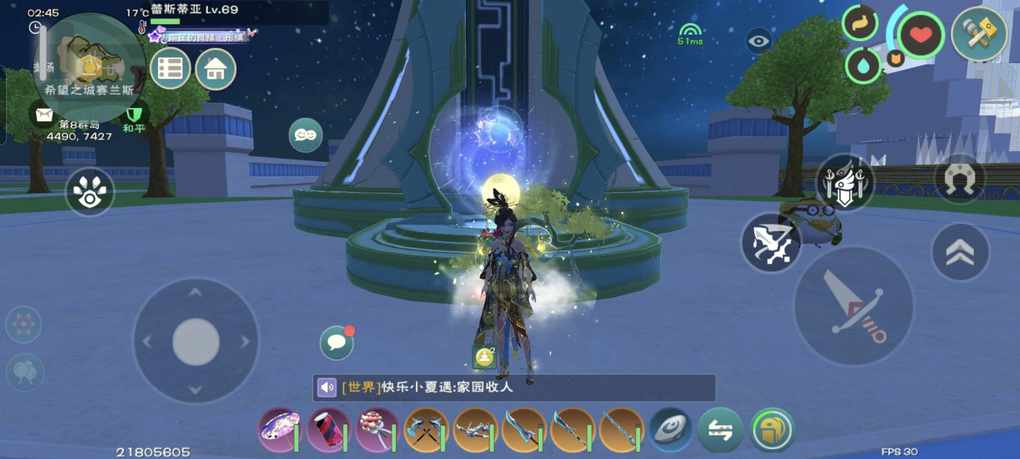
Task: Open the emoji chat bubble
Action: pos(305,135)
